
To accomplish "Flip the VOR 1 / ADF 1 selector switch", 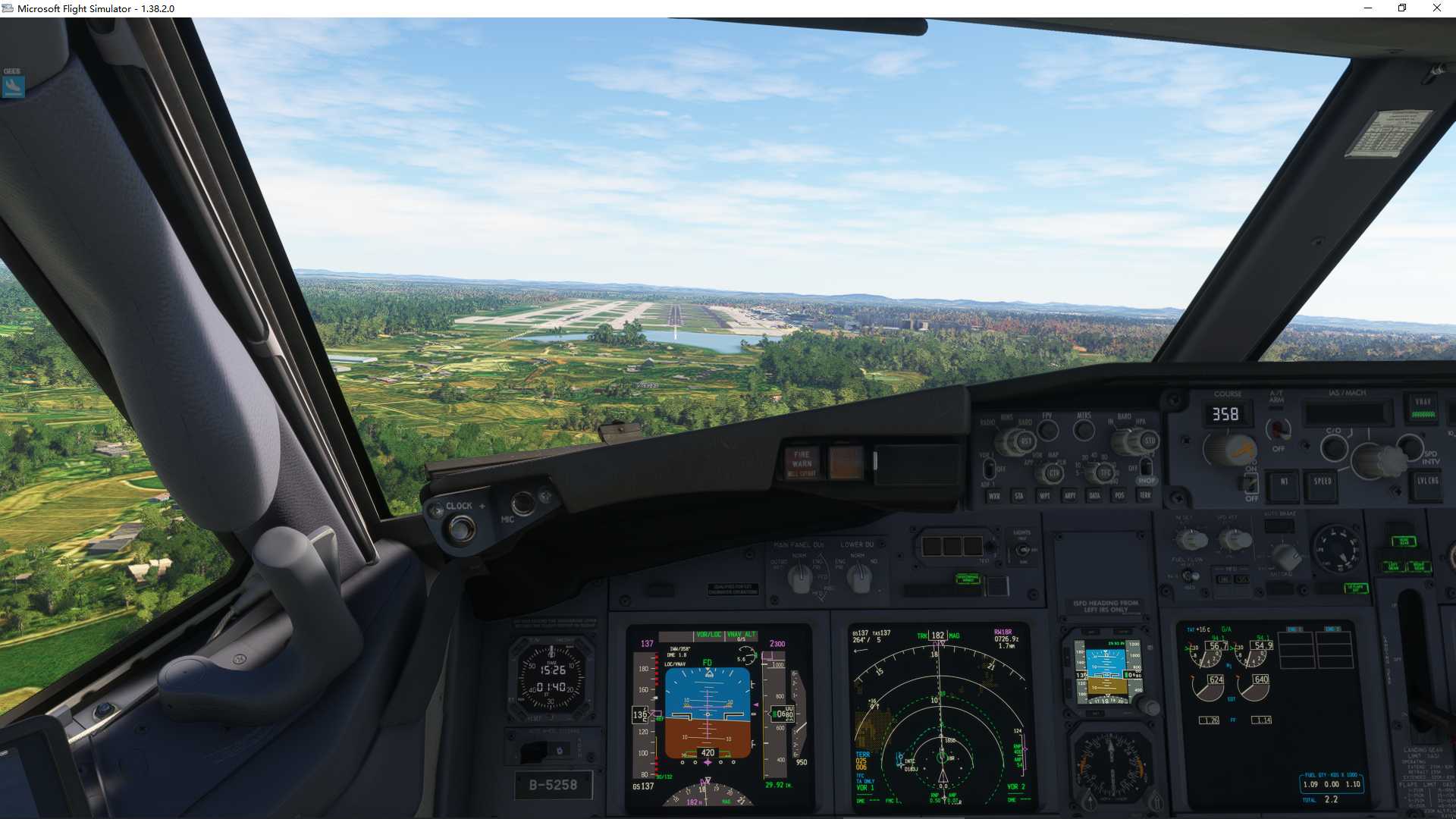I will 989,469.
